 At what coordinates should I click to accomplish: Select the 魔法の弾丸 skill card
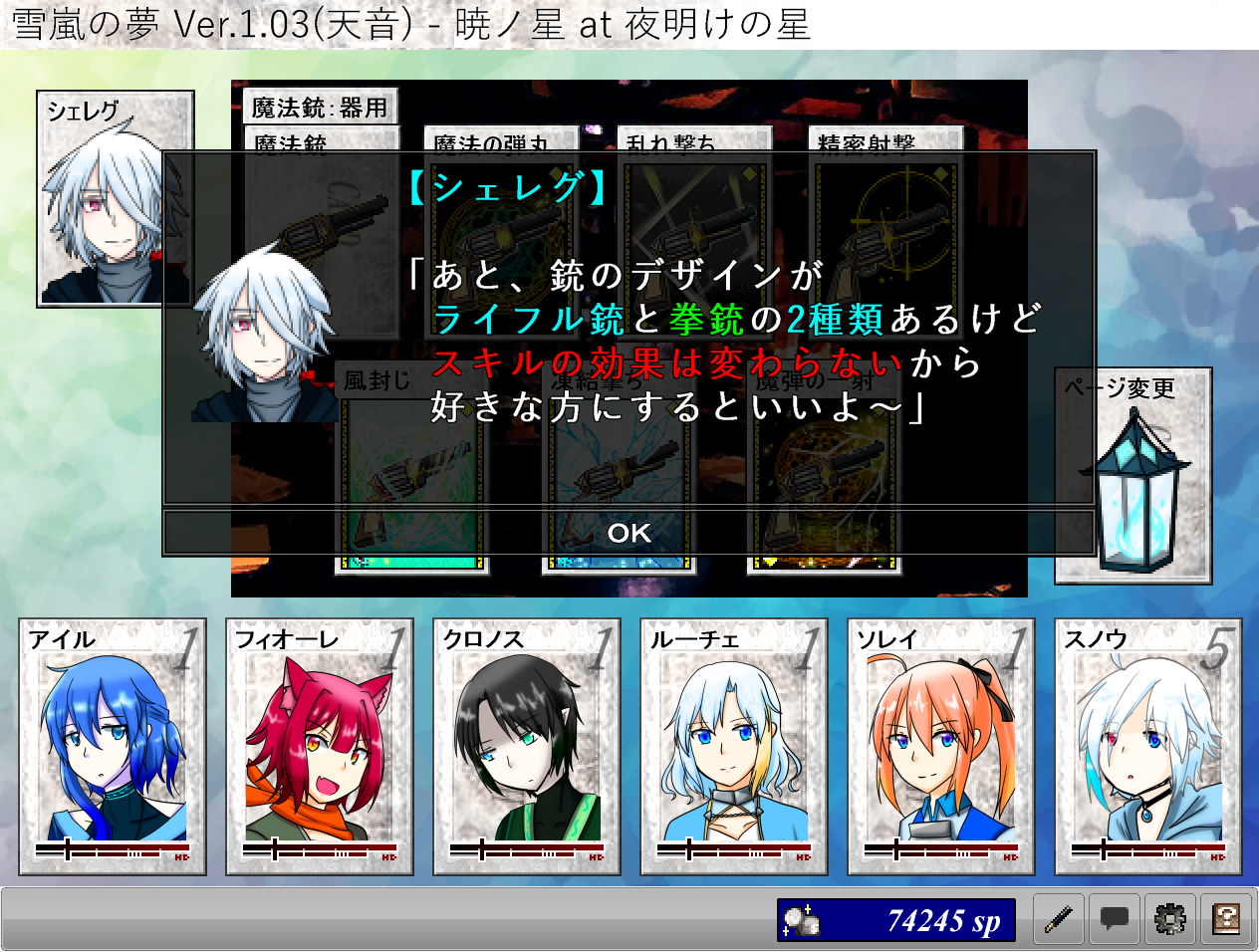tap(501, 139)
